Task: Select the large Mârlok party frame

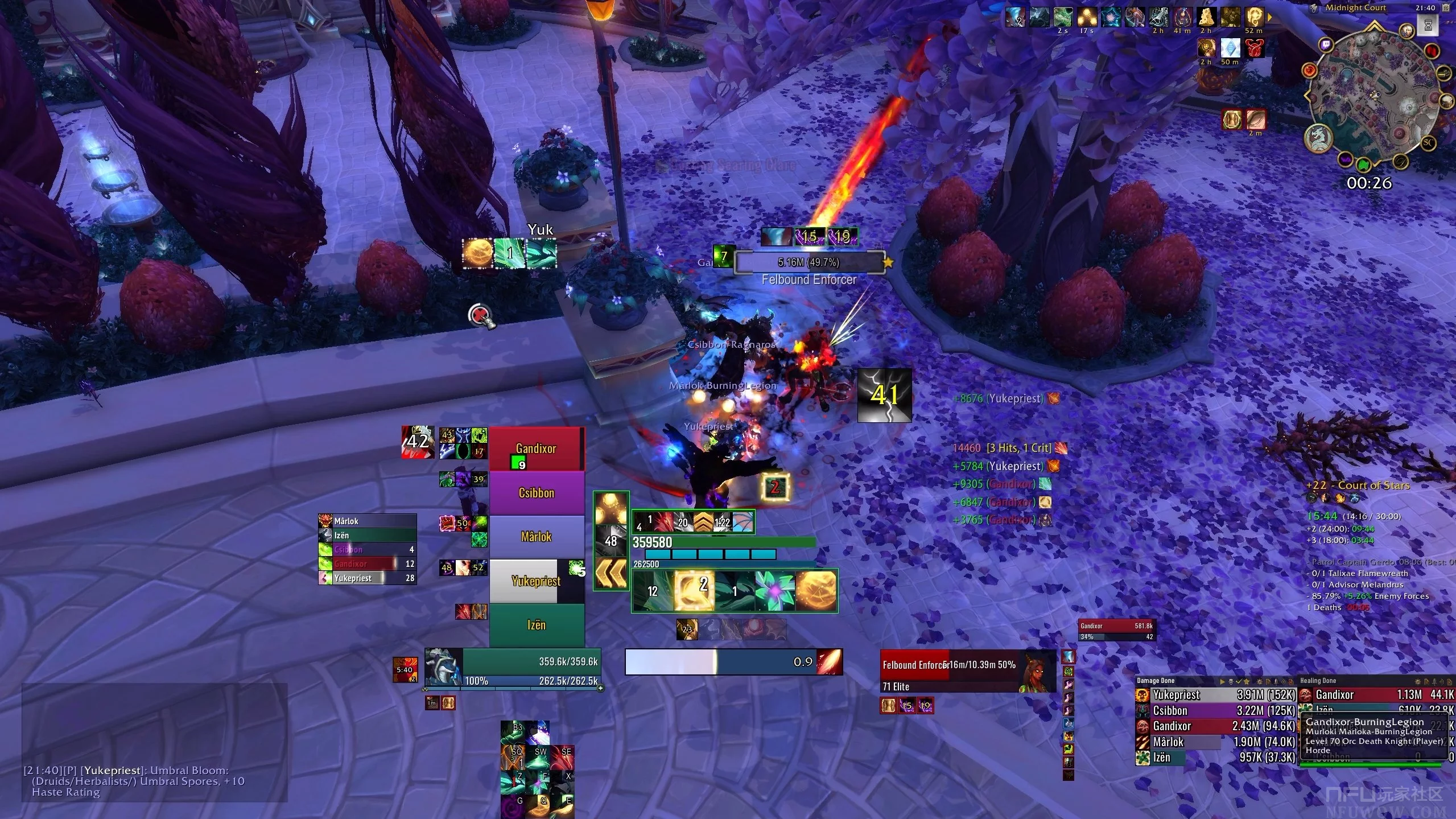Action: (536, 537)
